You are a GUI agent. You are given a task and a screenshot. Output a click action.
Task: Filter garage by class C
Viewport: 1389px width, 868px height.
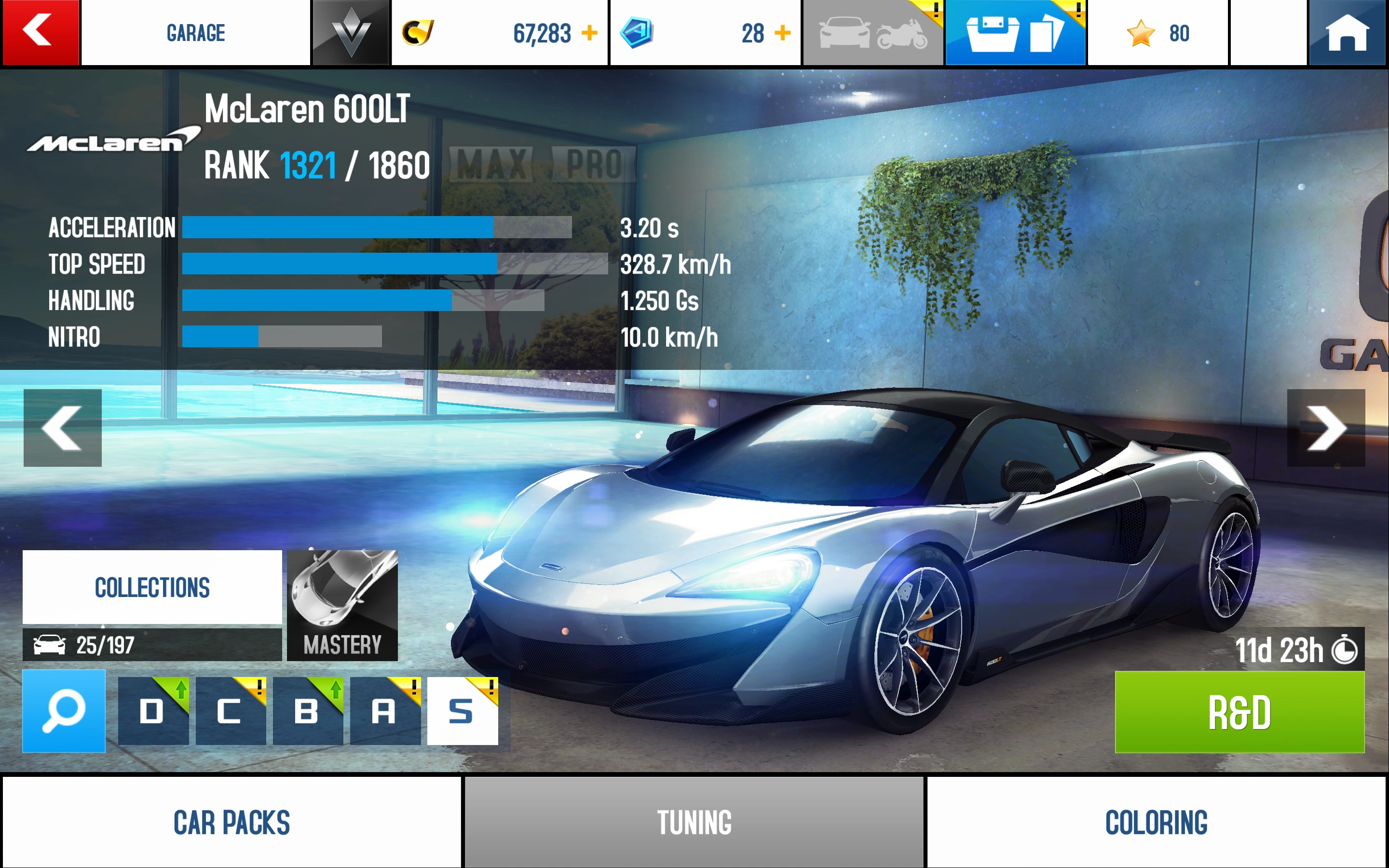230,711
